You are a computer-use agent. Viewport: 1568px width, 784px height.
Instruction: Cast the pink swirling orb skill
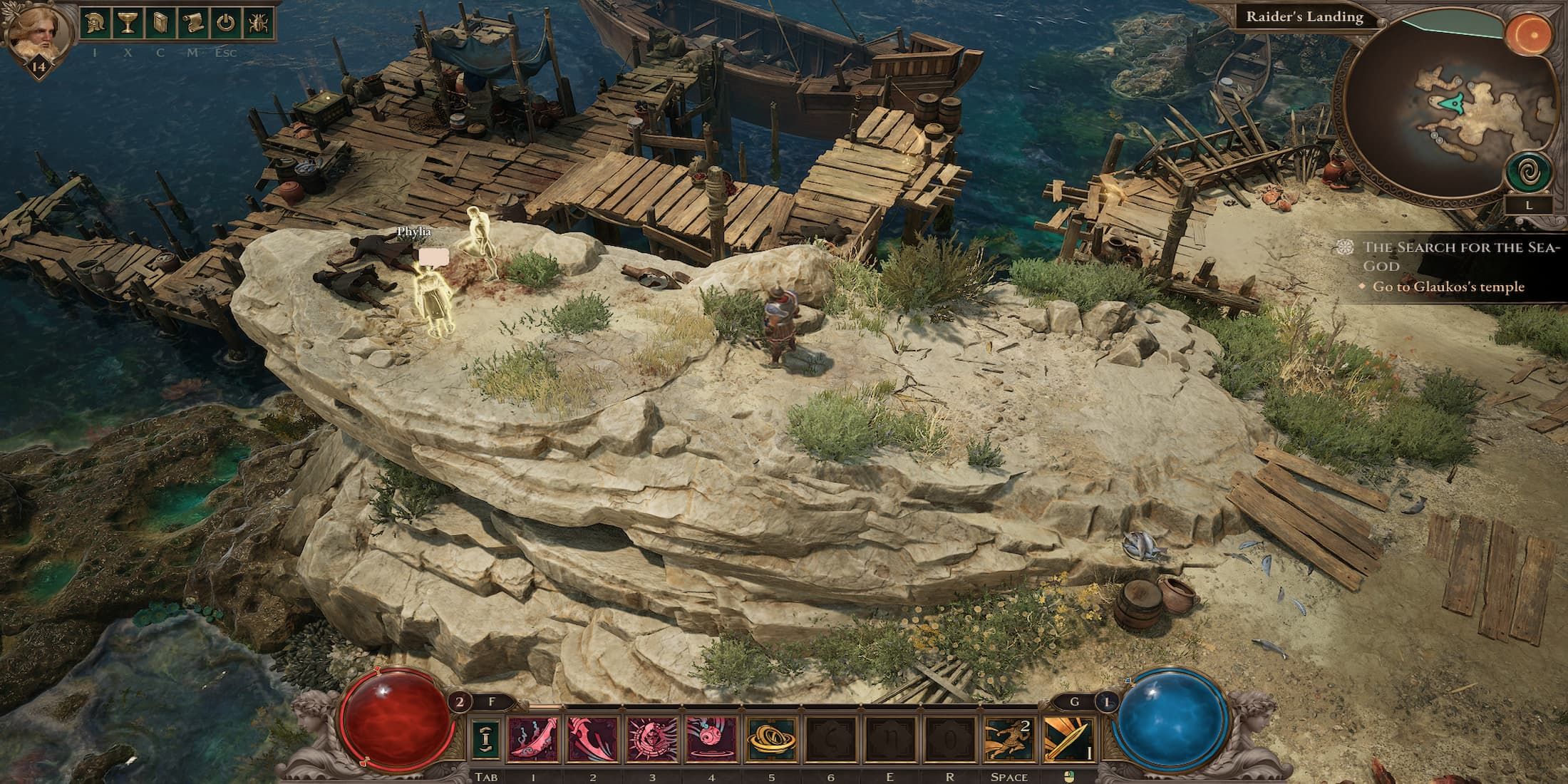(x=711, y=738)
